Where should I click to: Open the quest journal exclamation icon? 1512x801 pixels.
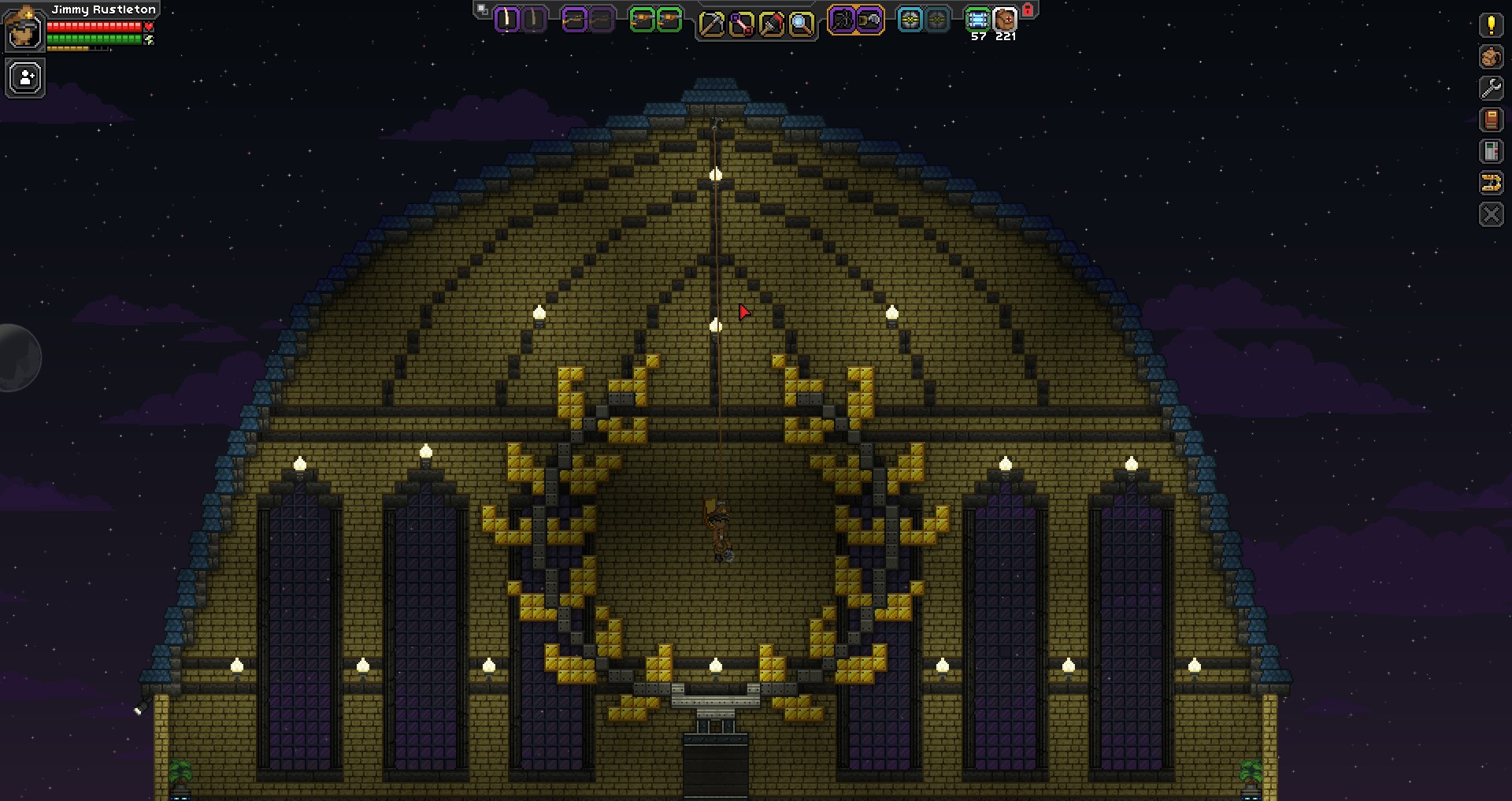1491,24
